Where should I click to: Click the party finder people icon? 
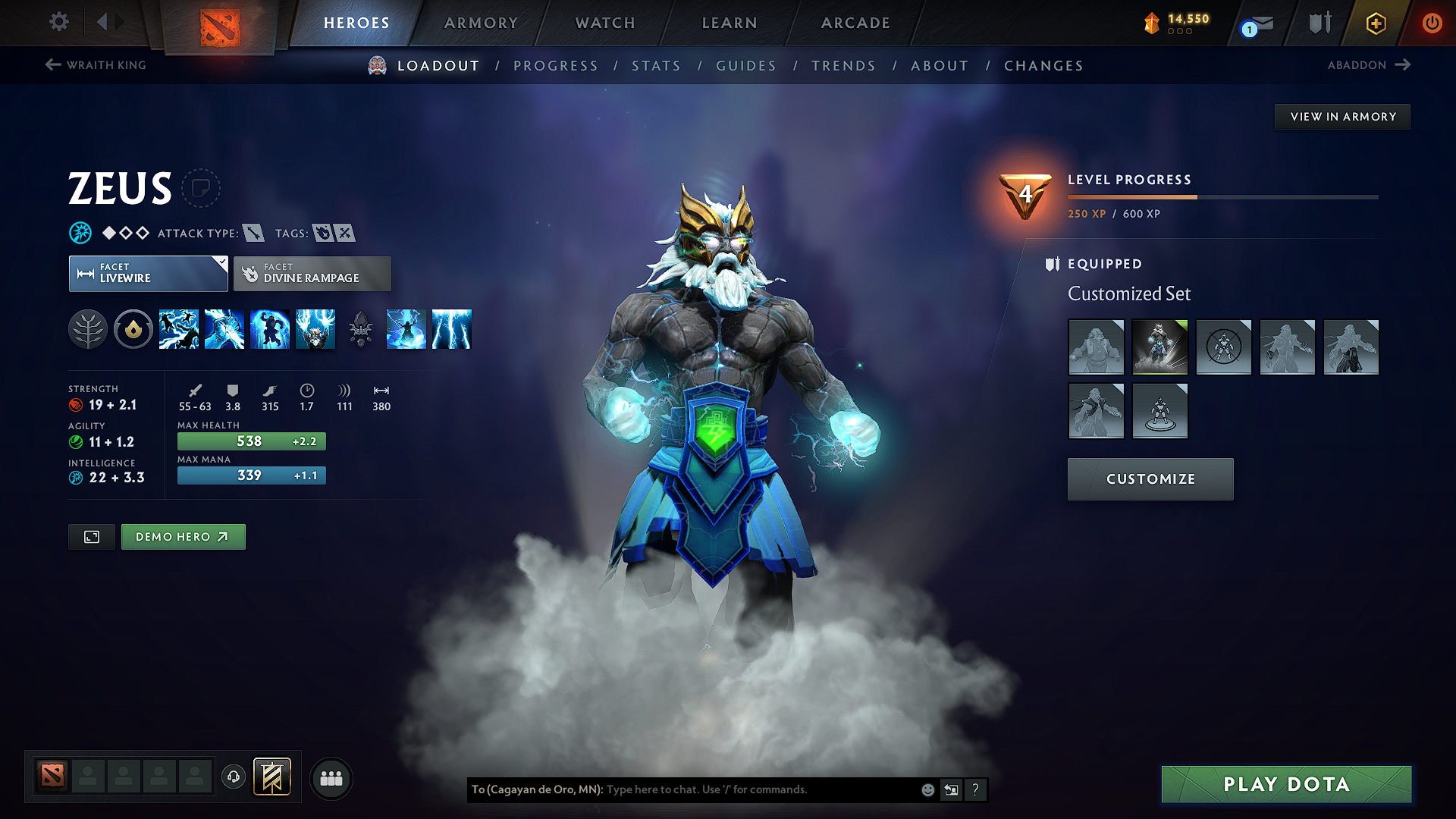point(331,777)
